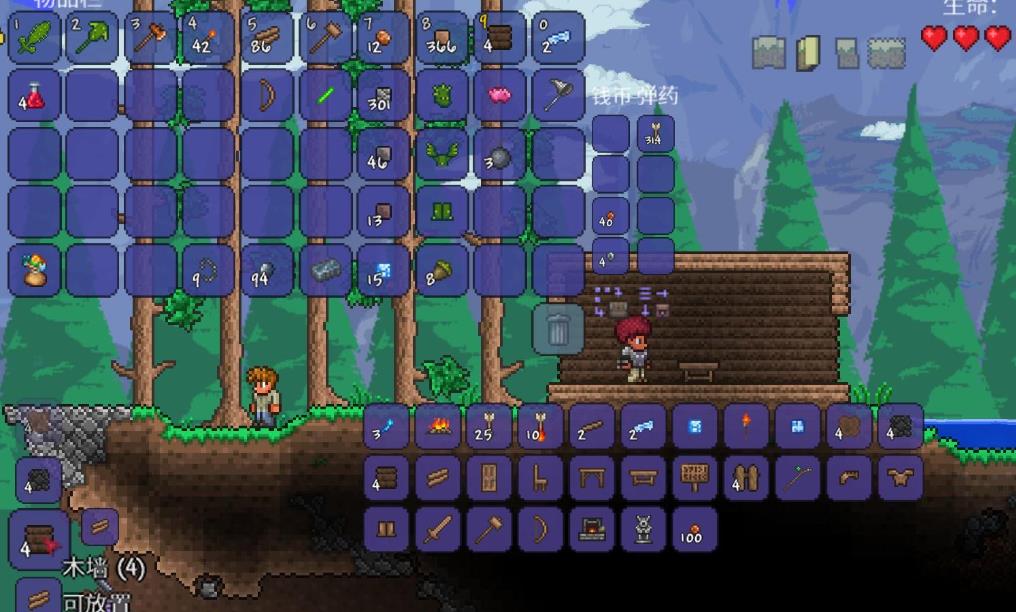1016x612 pixels.
Task: Choose the wooden chair crafting recipe
Action: click(x=541, y=478)
